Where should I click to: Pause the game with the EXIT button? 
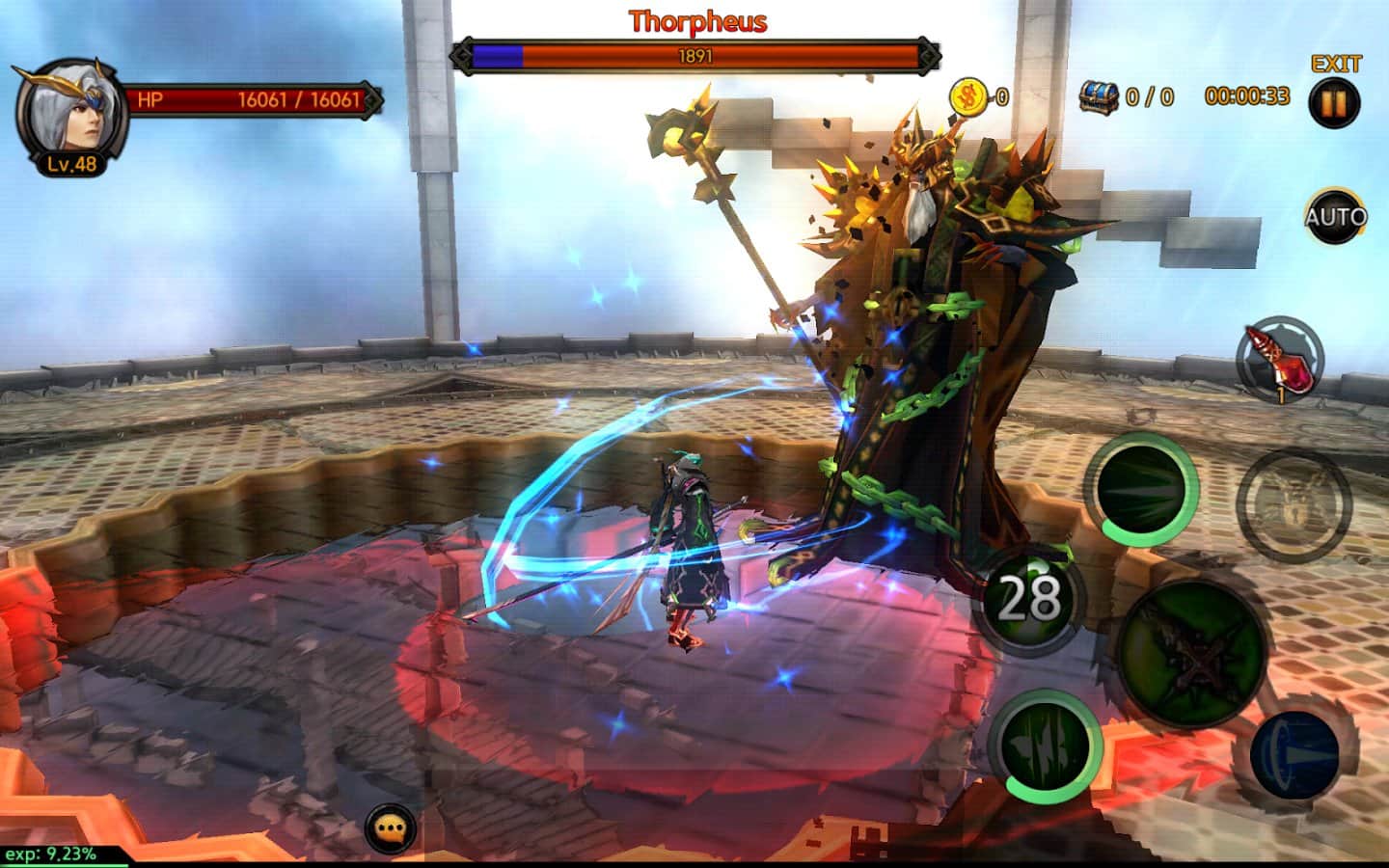(x=1335, y=102)
